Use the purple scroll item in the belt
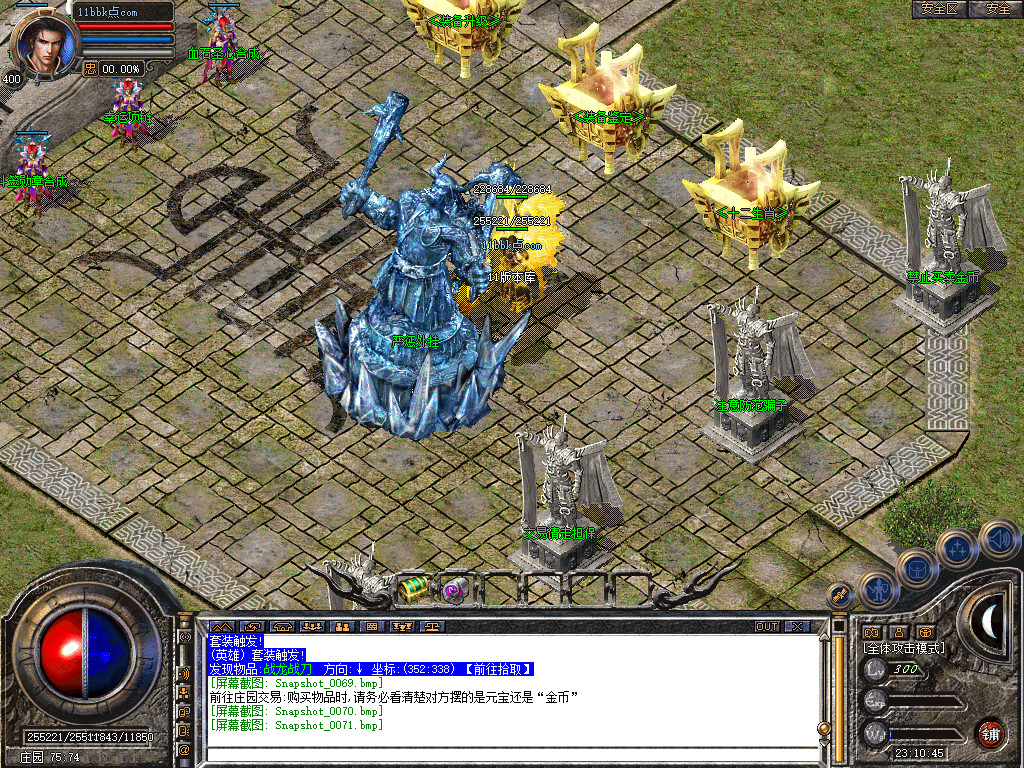 (456, 590)
